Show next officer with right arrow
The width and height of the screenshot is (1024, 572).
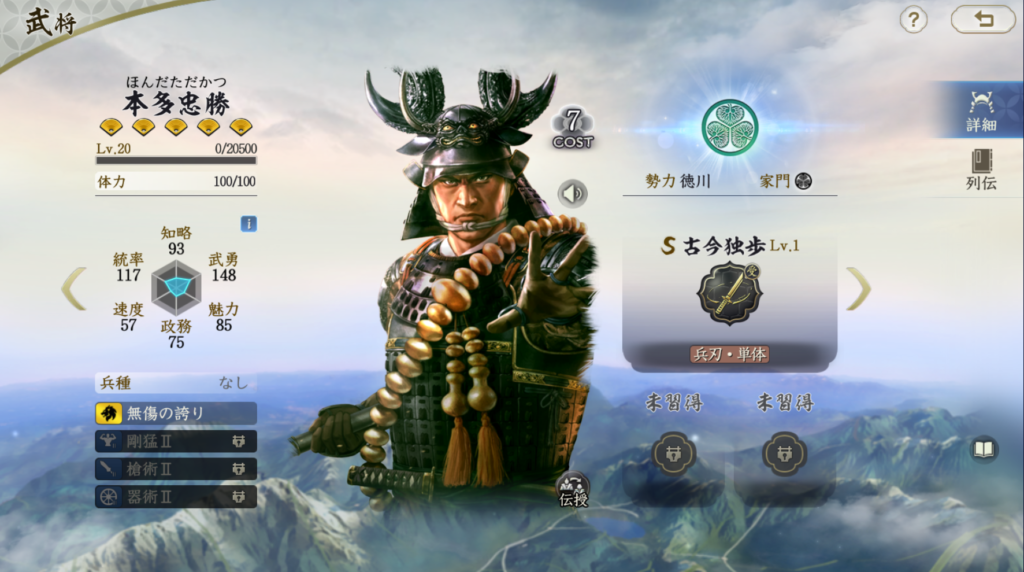[x=858, y=288]
